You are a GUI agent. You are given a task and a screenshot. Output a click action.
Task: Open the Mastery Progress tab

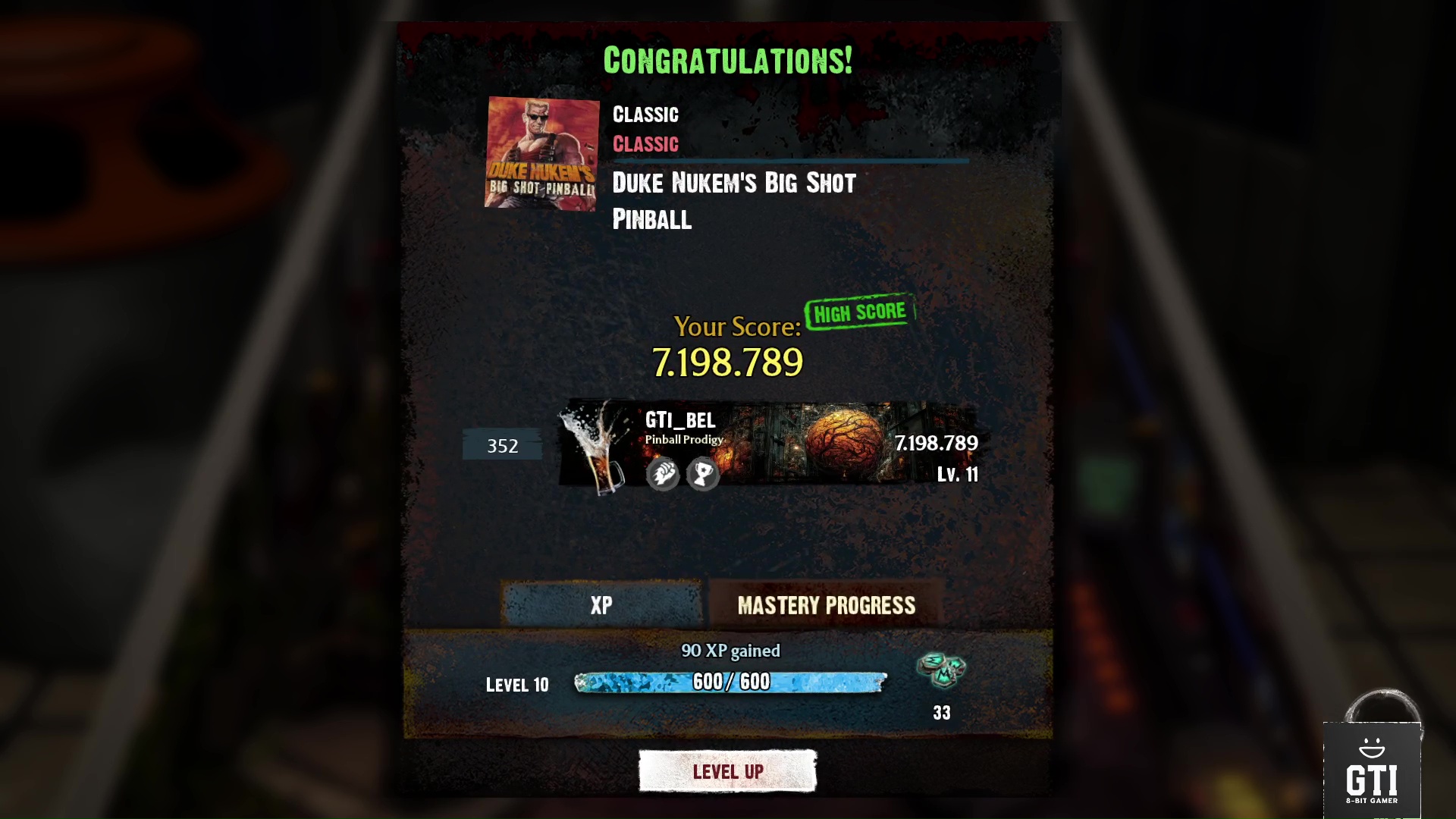[826, 605]
